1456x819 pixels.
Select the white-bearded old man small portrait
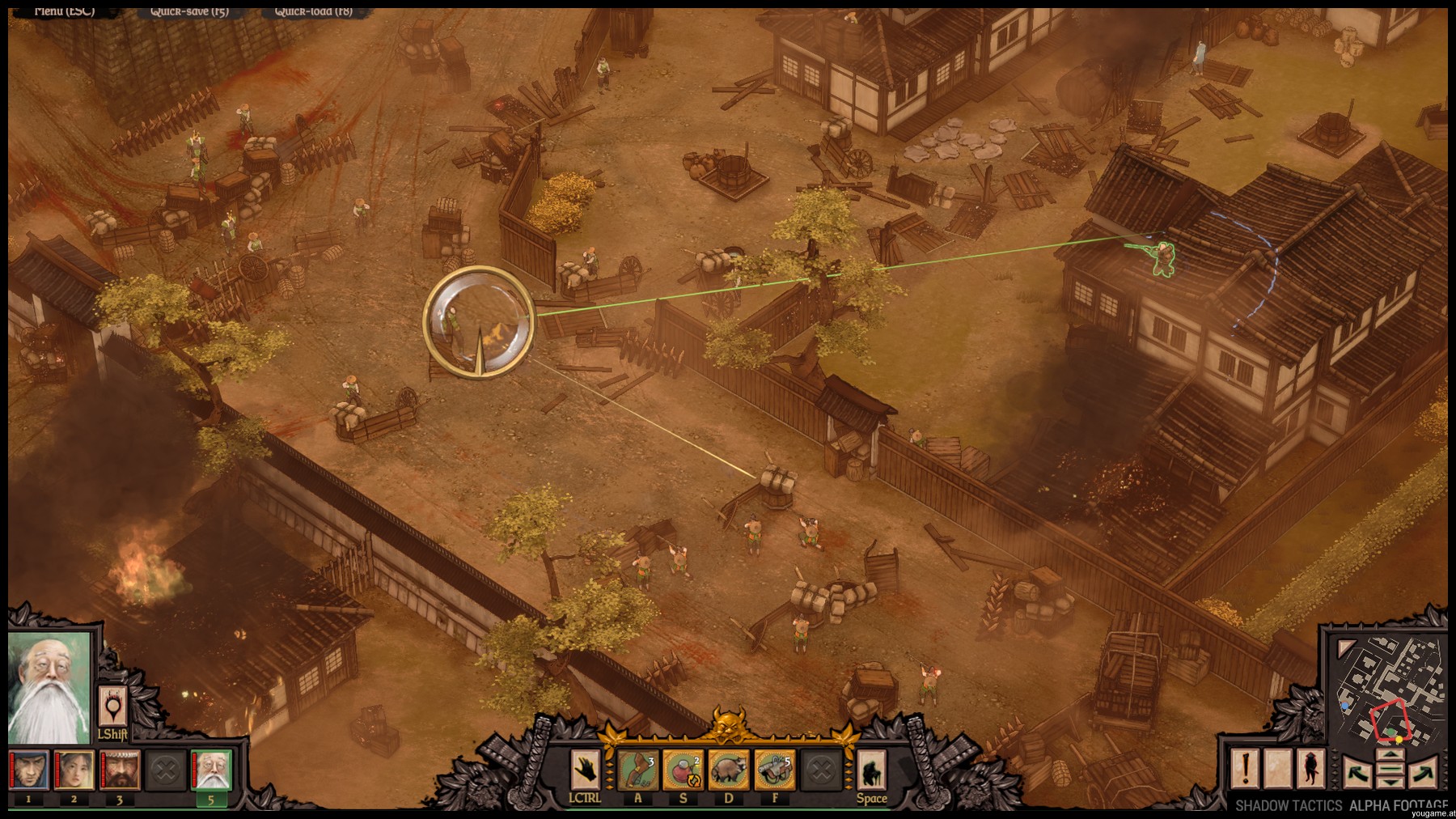(211, 770)
